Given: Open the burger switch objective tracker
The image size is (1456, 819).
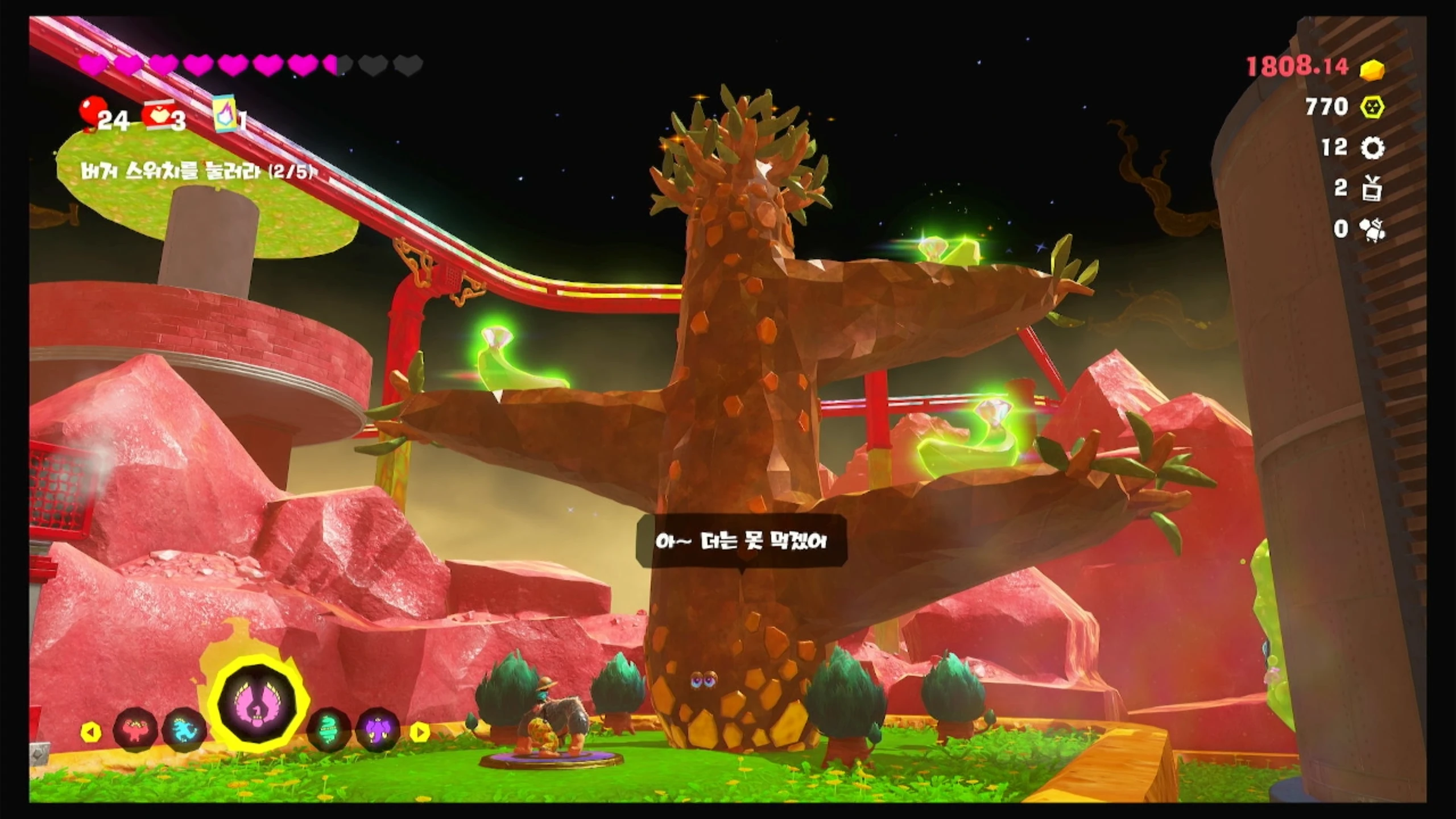Looking at the screenshot, I should (x=196, y=171).
